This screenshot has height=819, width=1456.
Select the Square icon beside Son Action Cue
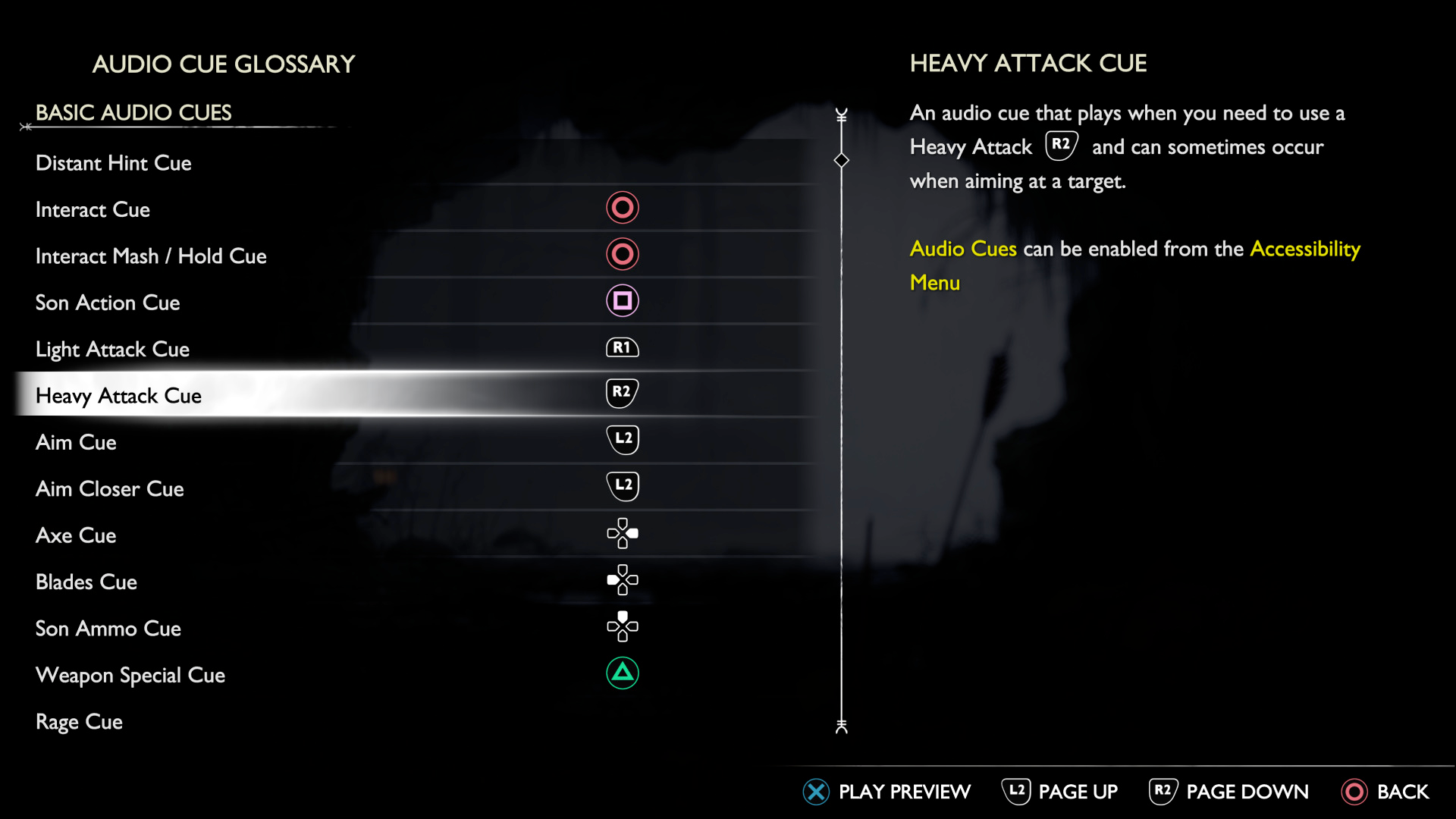point(623,300)
